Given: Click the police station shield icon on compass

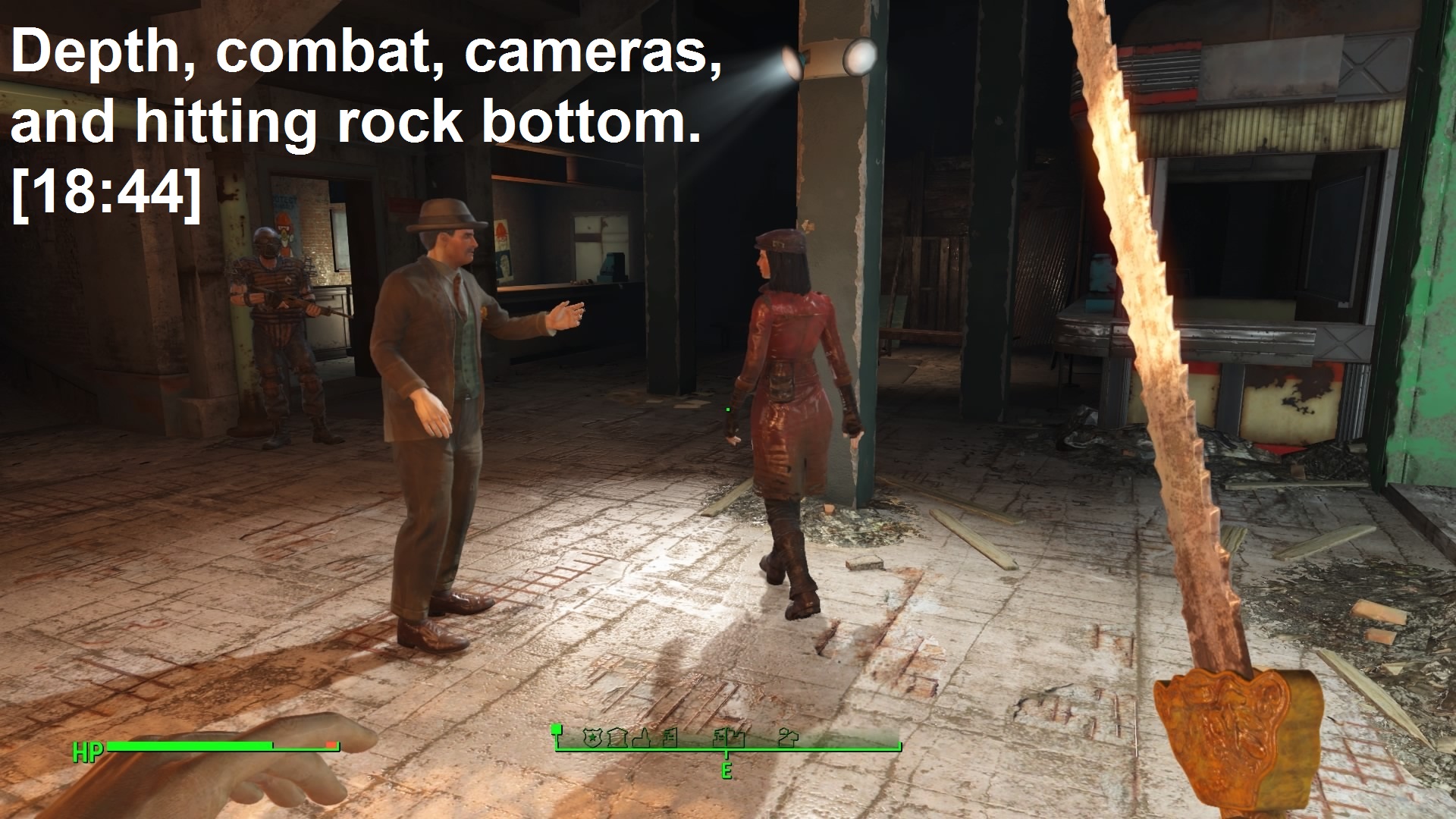Looking at the screenshot, I should [x=592, y=736].
